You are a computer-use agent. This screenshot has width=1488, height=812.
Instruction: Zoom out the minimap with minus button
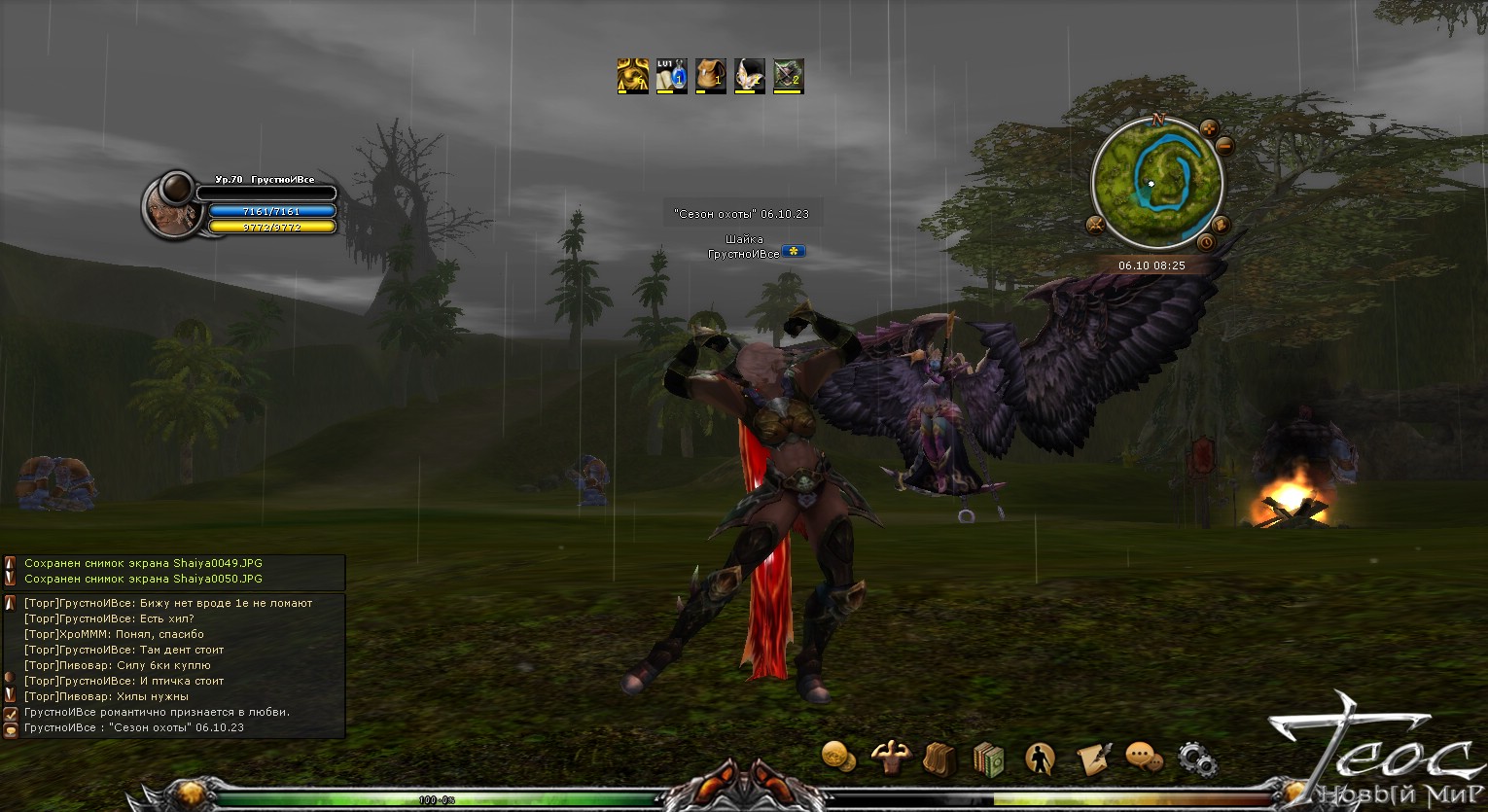pos(1224,147)
